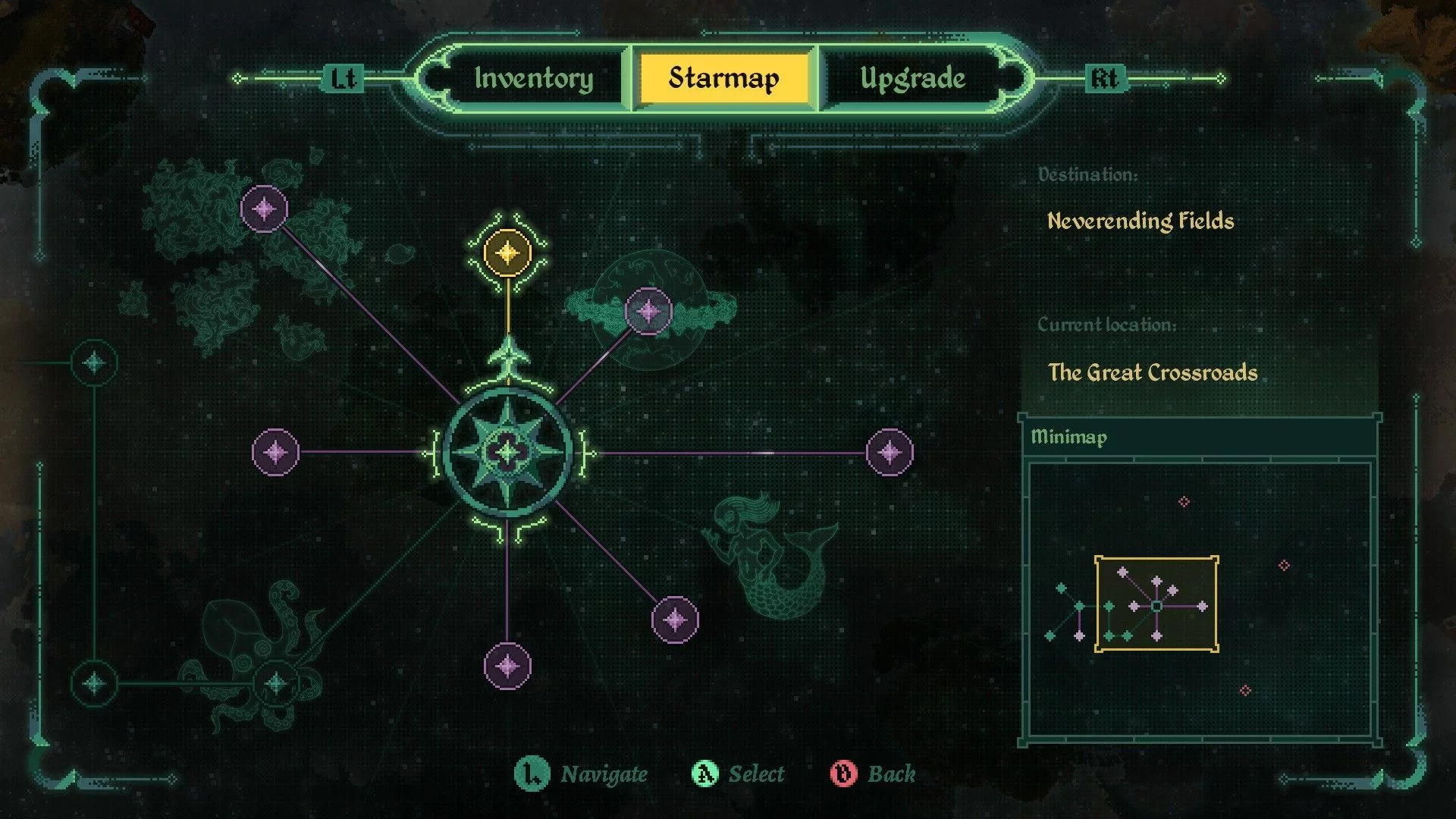
Task: Choose the purple node below the mermaid
Action: pos(675,620)
